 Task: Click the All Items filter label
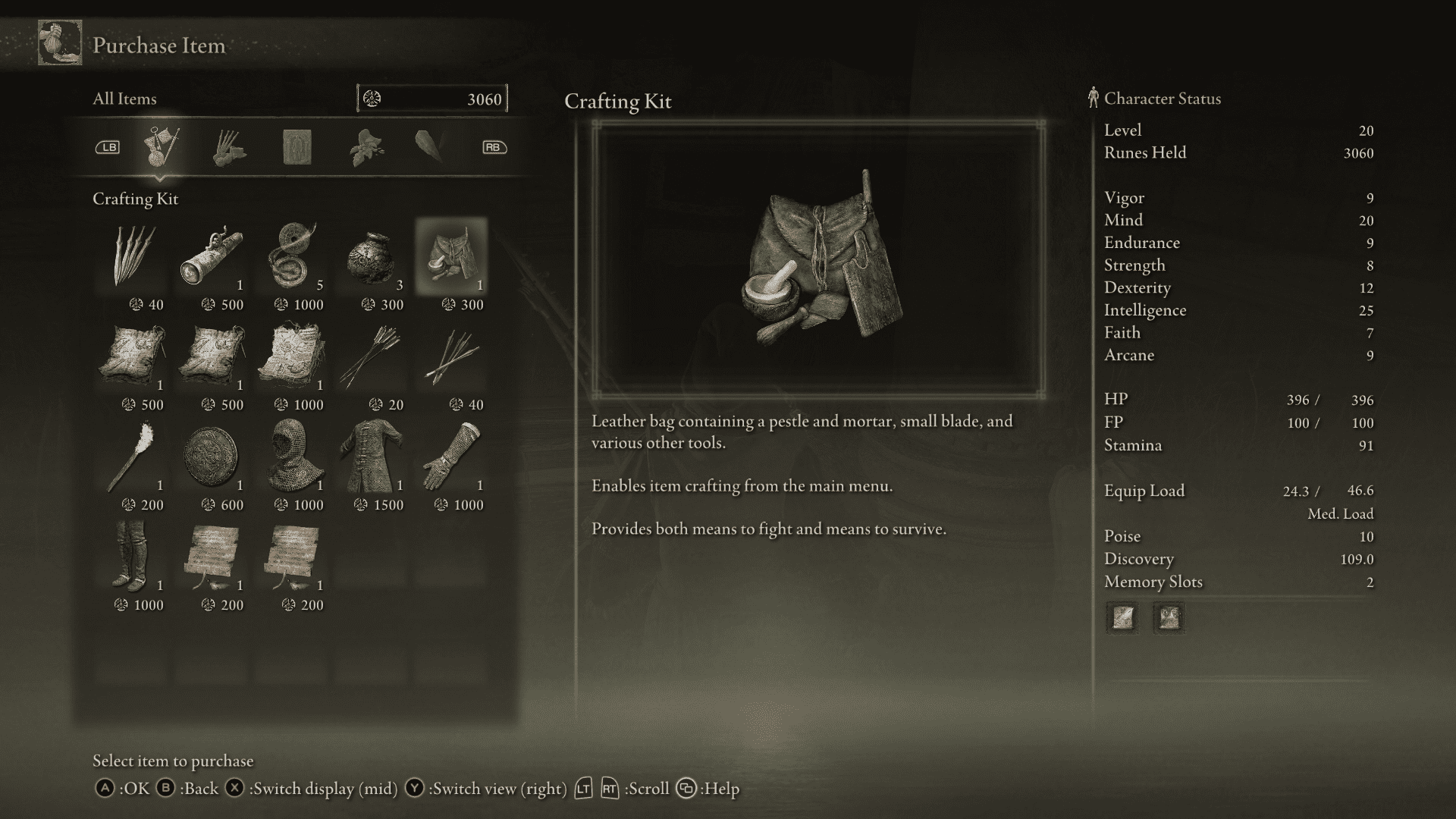point(124,99)
